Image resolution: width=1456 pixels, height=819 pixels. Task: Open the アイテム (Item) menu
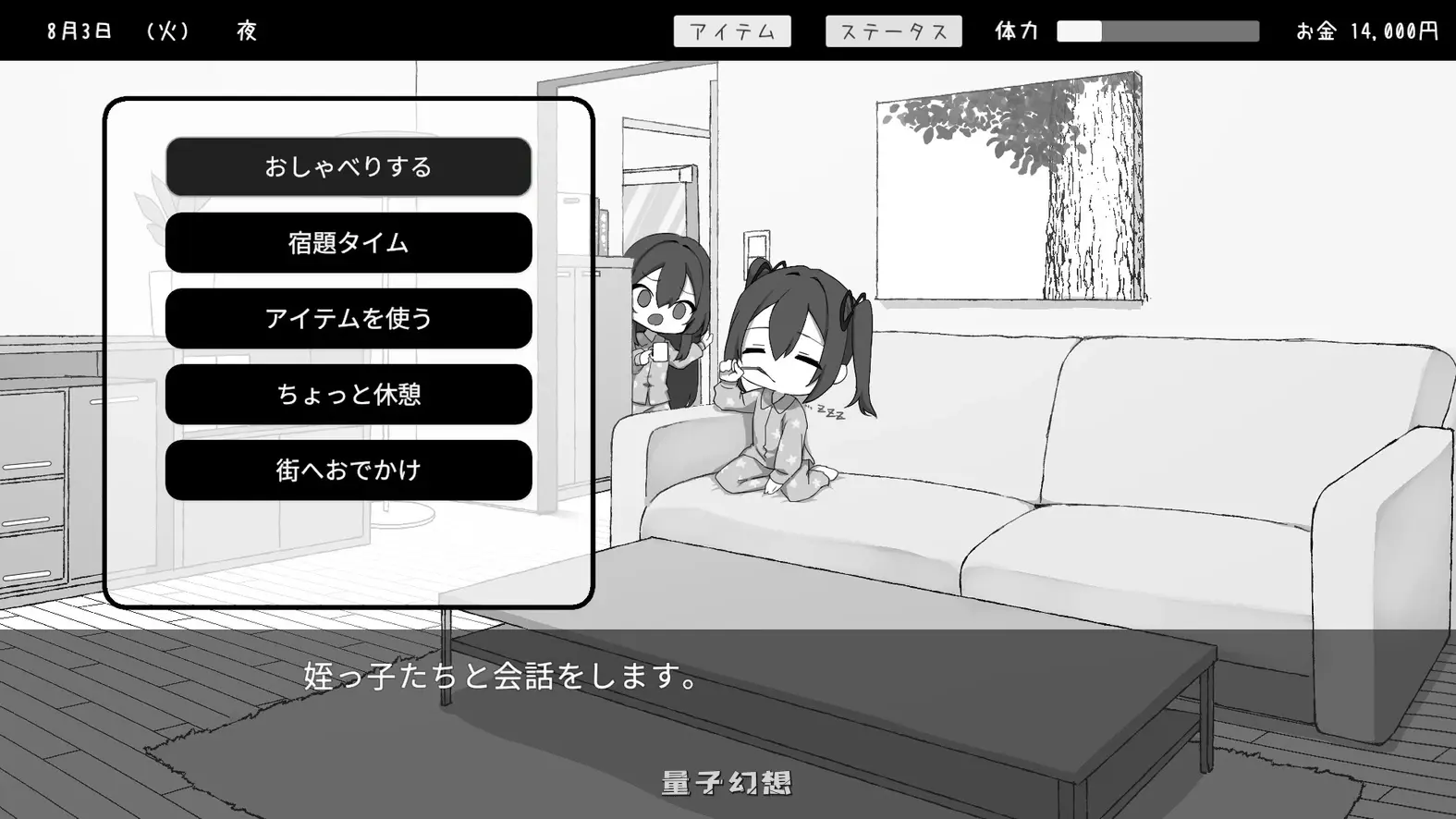[x=734, y=31]
